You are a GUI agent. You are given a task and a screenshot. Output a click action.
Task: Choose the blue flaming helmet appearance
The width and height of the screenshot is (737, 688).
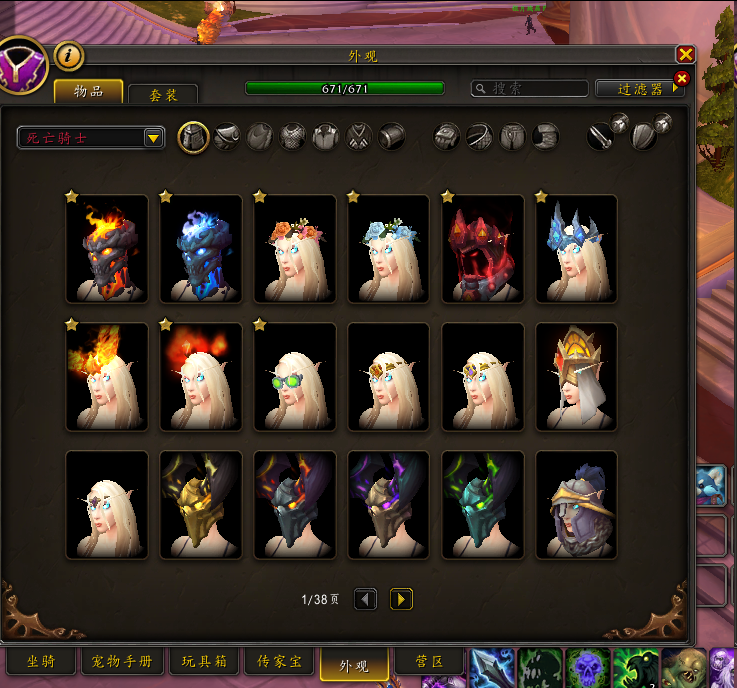point(201,249)
